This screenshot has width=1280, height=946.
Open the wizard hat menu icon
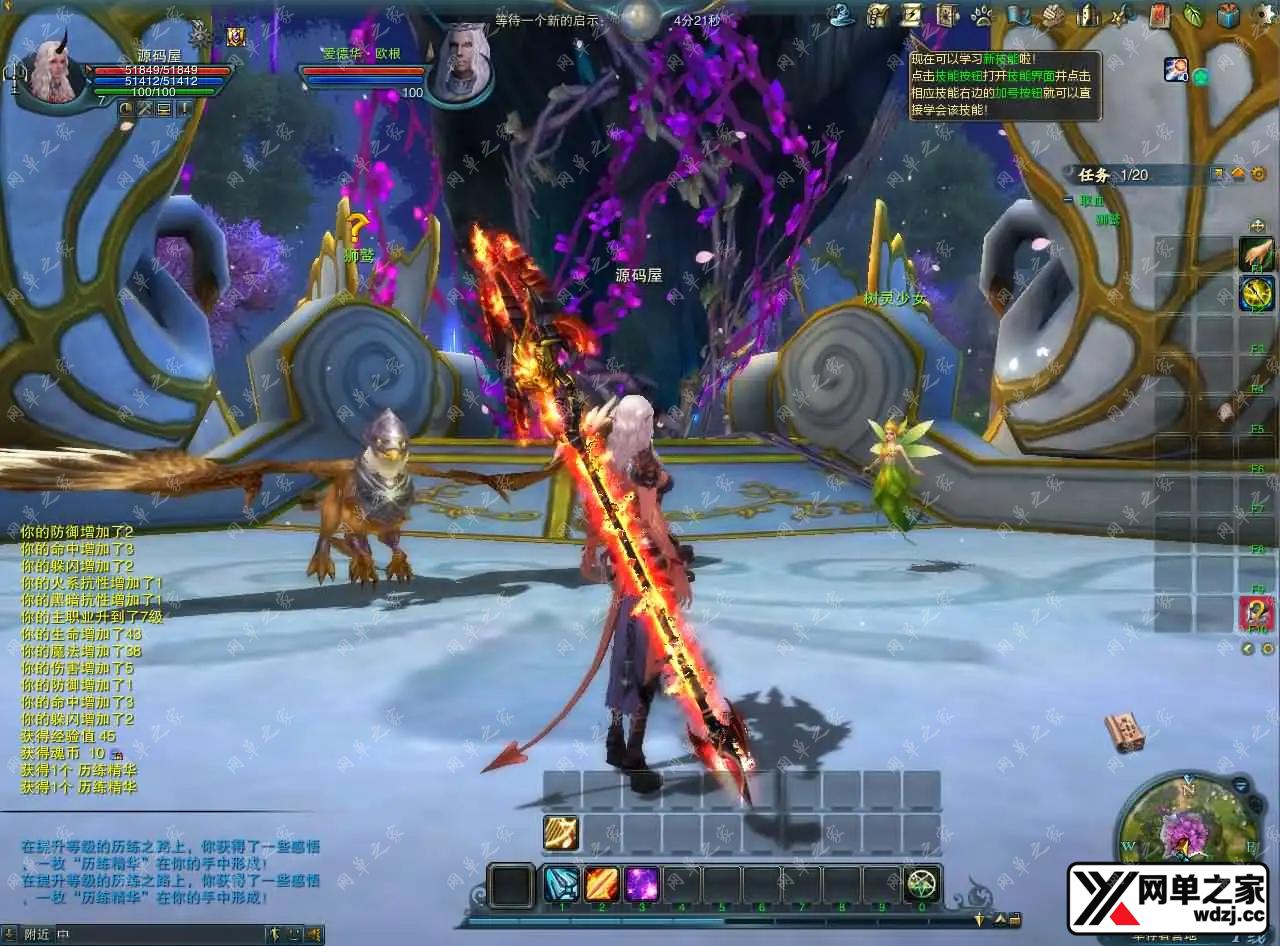843,15
